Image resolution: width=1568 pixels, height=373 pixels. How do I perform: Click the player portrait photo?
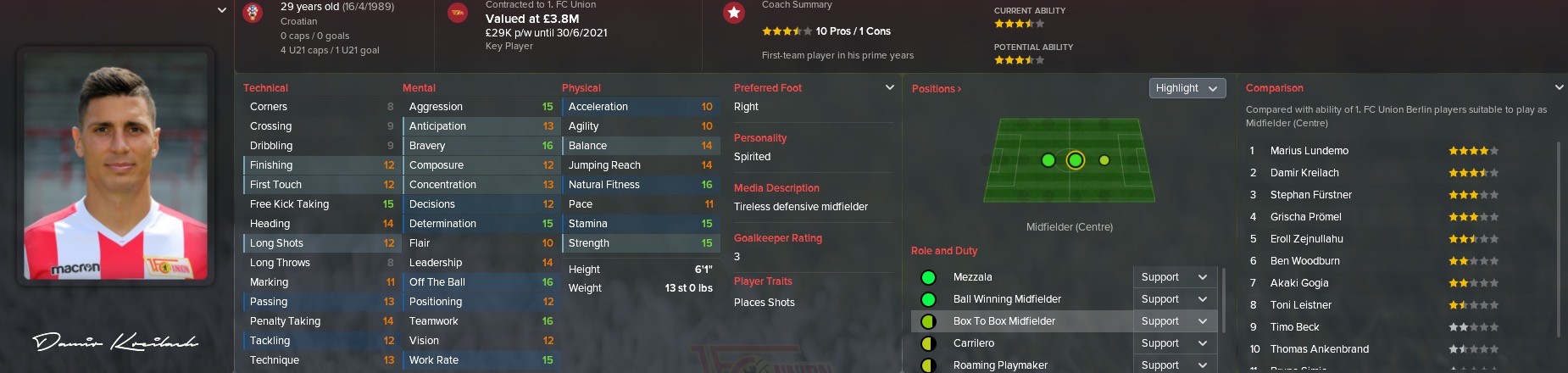(115, 168)
